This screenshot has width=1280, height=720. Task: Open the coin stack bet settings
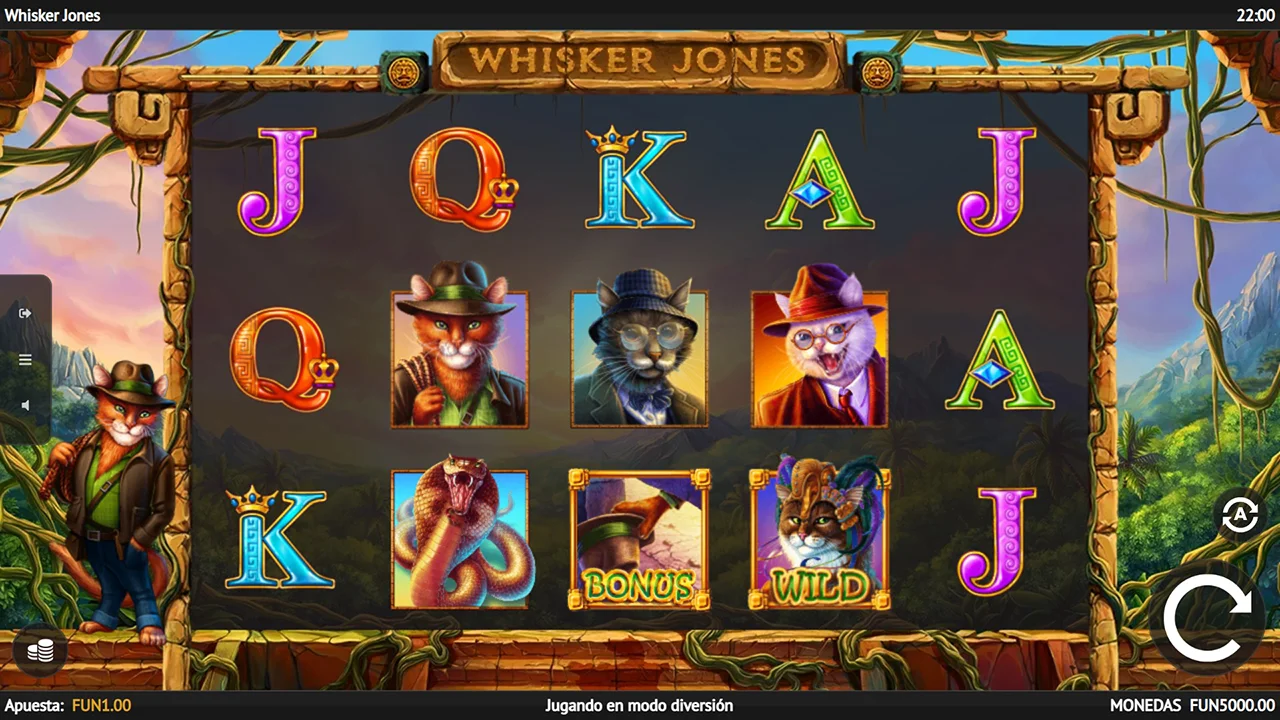click(40, 651)
